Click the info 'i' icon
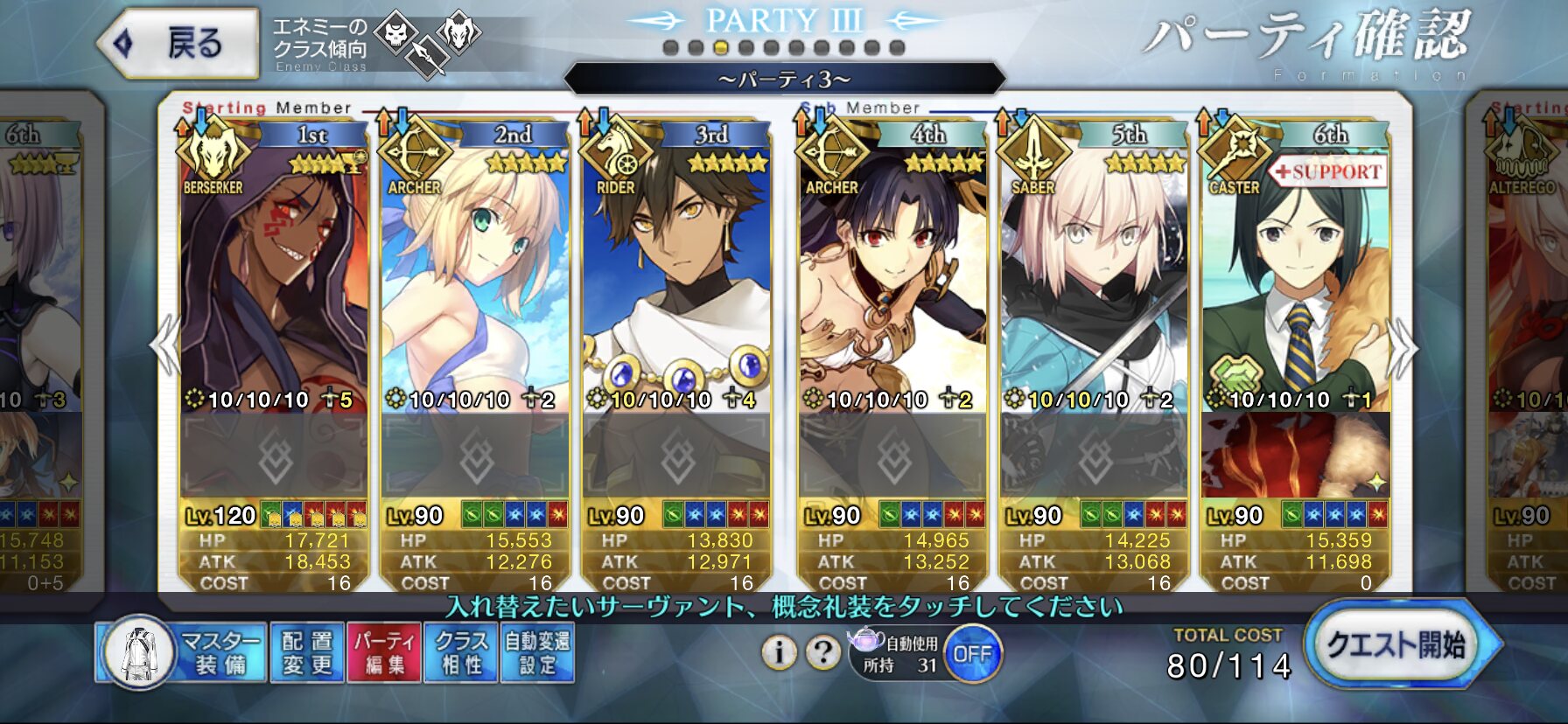 (779, 652)
